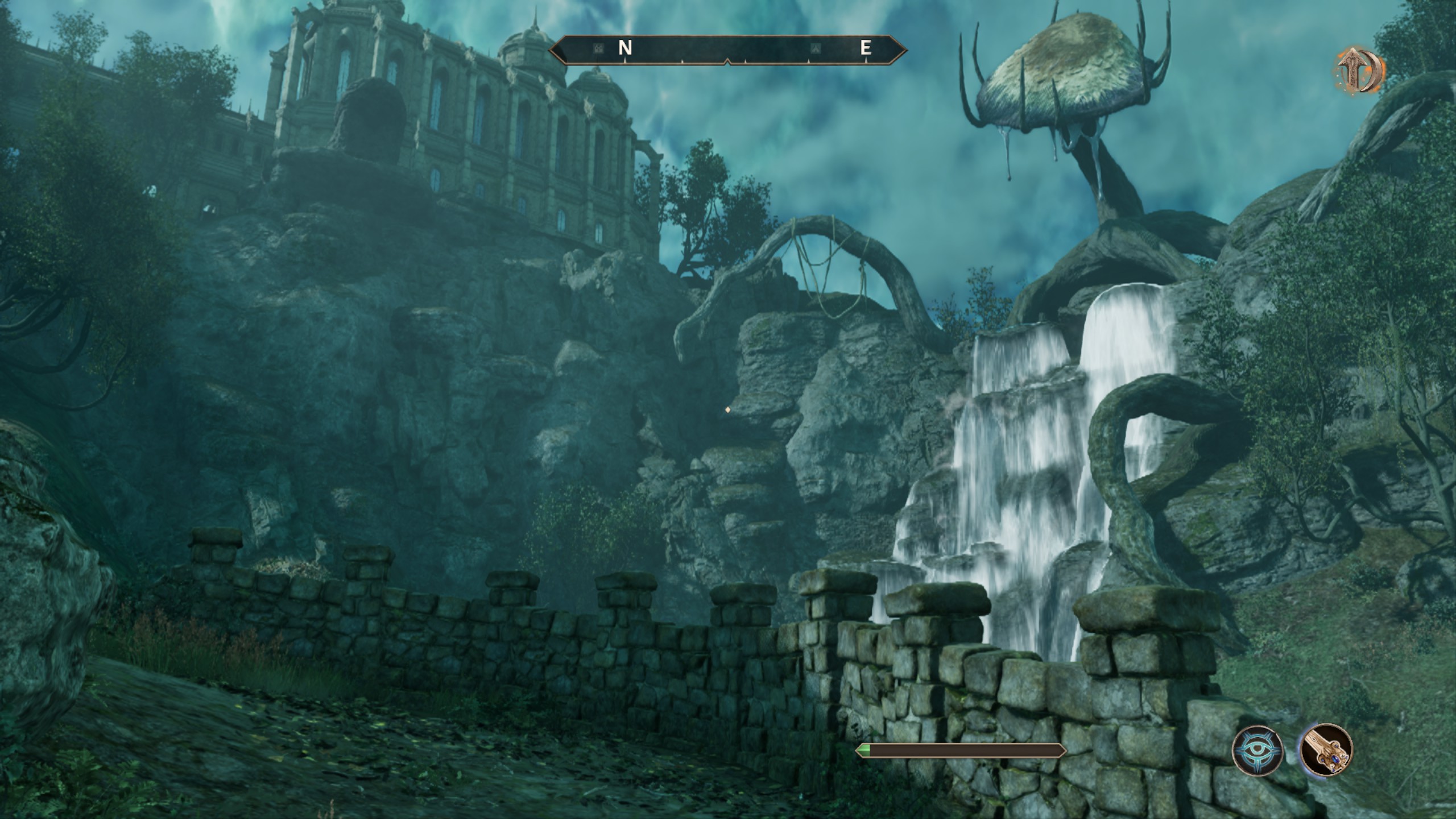Select the jeweled wand weapon icon
The width and height of the screenshot is (1456, 819).
[1326, 750]
